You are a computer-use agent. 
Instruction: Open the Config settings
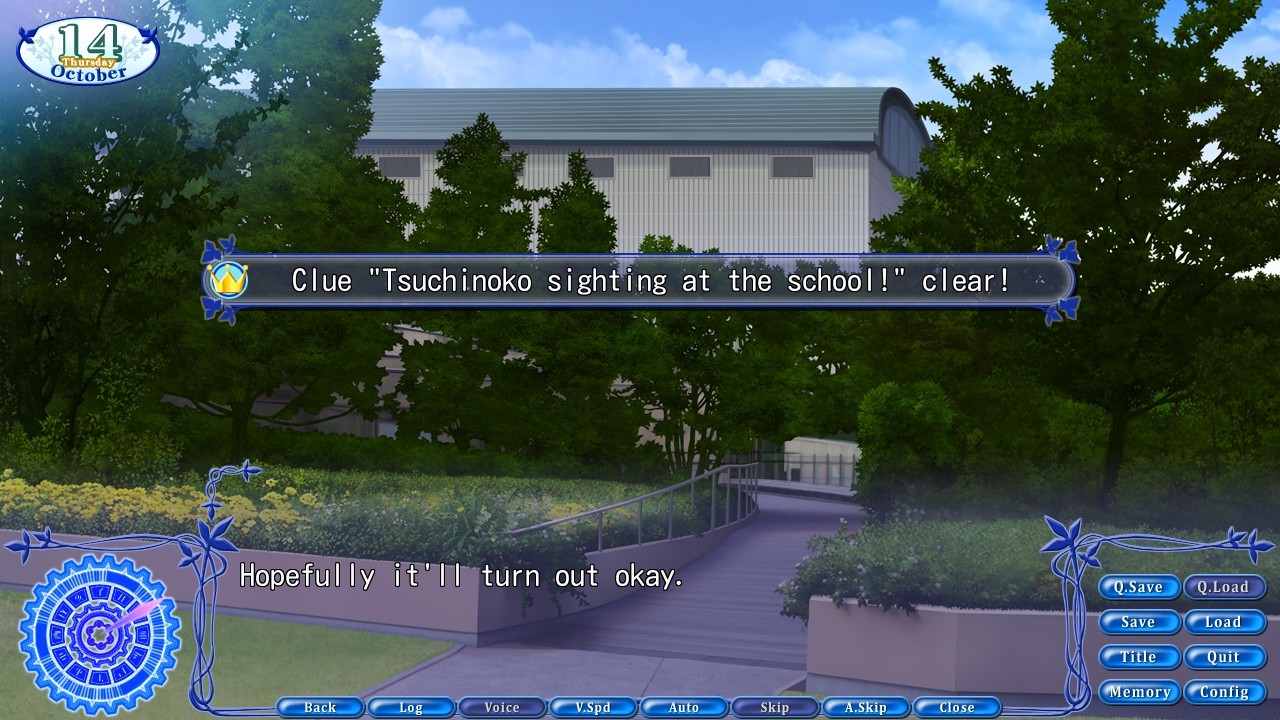pyautogui.click(x=1225, y=691)
